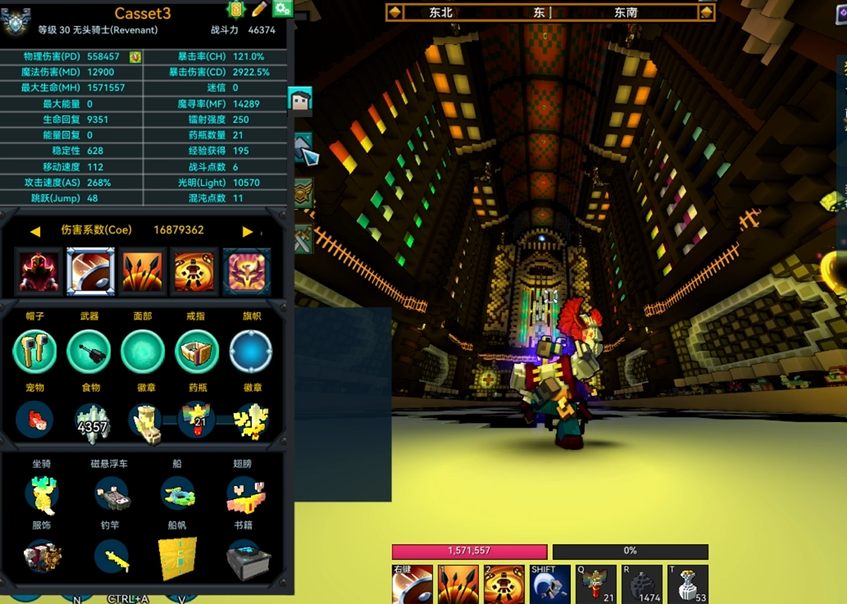Screen dimensions: 847x604
Task: Click the green gear settings button
Action: pos(283,9)
